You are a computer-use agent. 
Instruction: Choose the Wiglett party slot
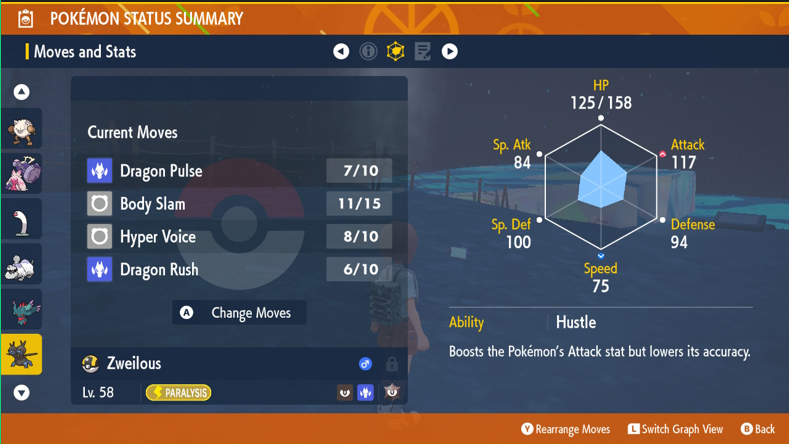point(21,220)
